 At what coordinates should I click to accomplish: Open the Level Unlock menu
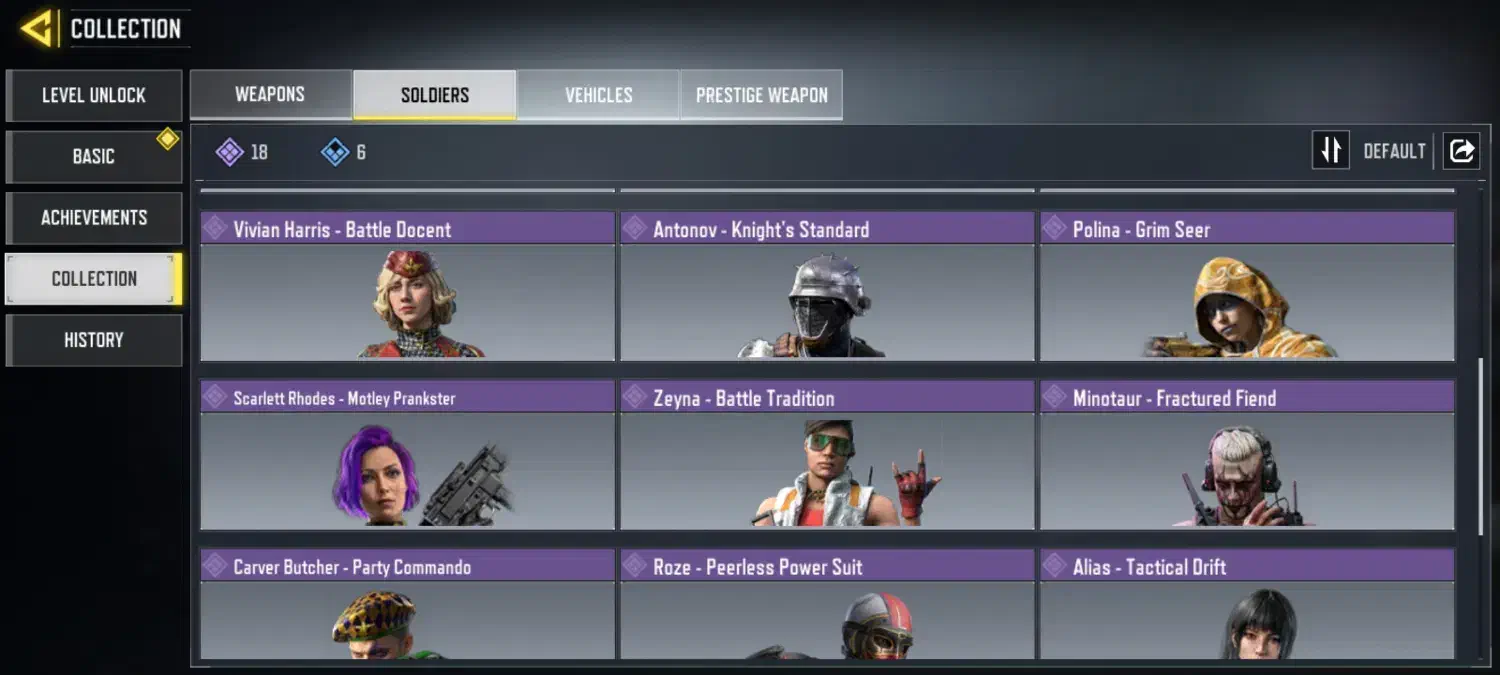coord(94,96)
